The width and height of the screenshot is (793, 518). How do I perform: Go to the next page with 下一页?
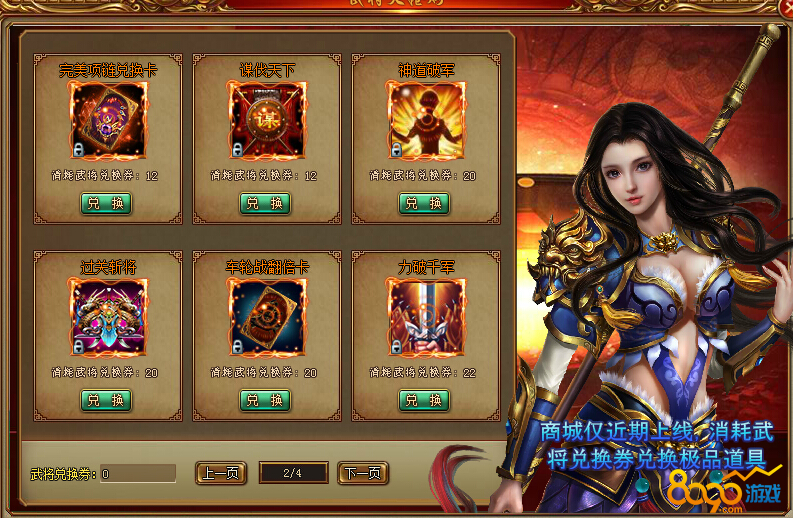pyautogui.click(x=363, y=473)
